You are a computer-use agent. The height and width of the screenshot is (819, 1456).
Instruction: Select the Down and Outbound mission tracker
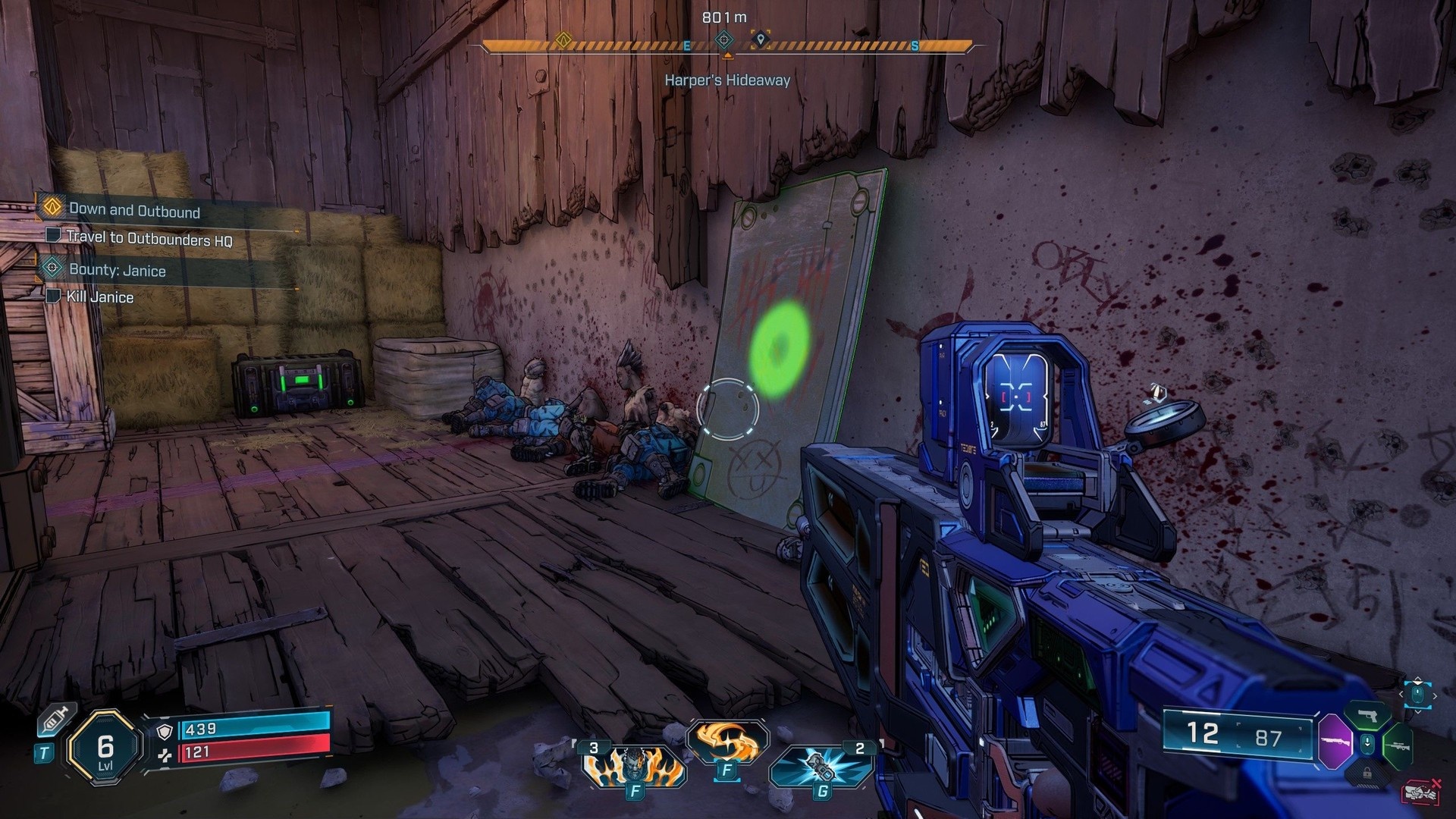point(134,210)
